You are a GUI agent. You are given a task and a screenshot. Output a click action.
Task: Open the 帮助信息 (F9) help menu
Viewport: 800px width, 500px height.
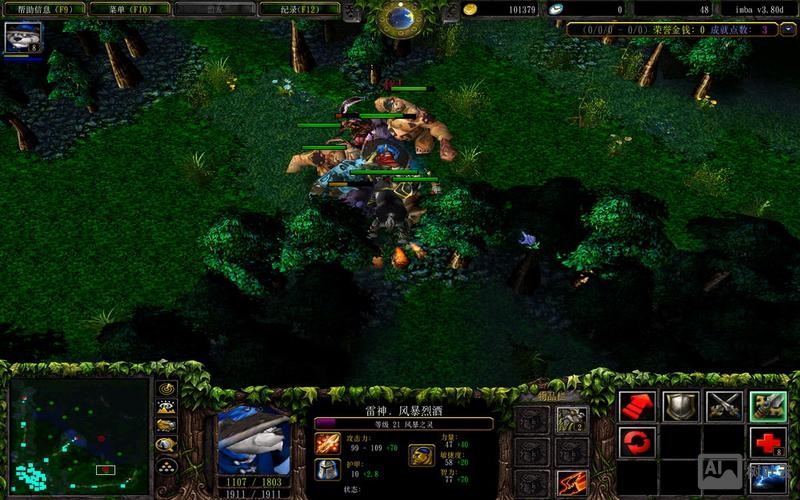[43, 9]
